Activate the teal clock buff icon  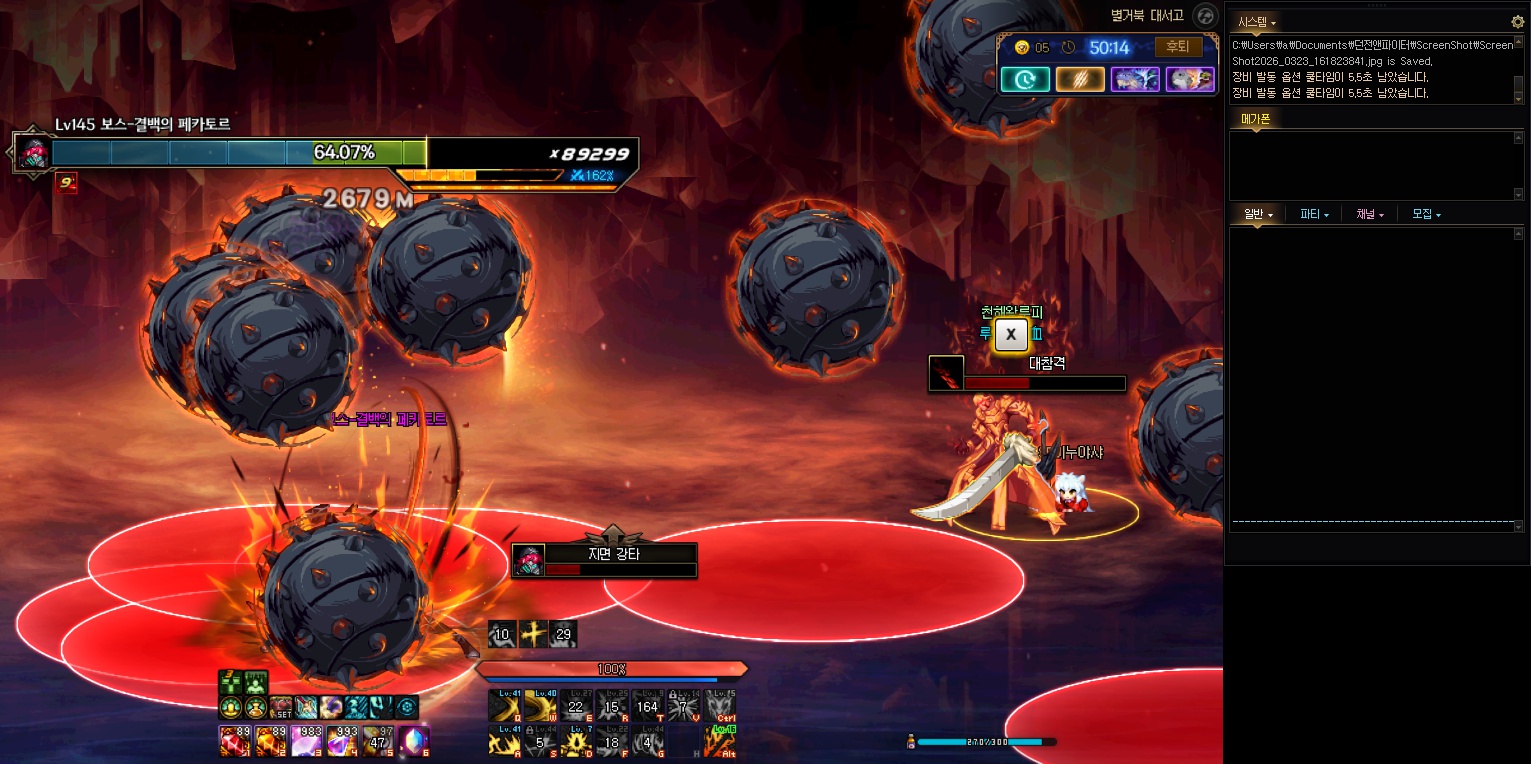point(1025,79)
